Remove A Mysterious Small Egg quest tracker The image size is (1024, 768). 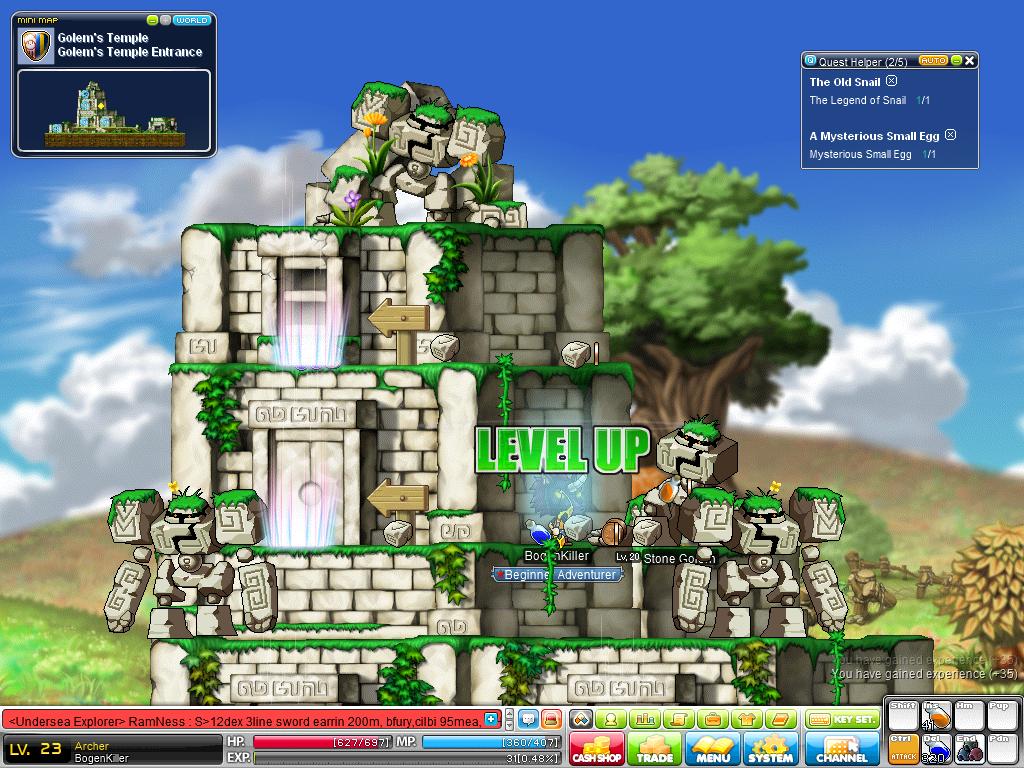pos(951,135)
